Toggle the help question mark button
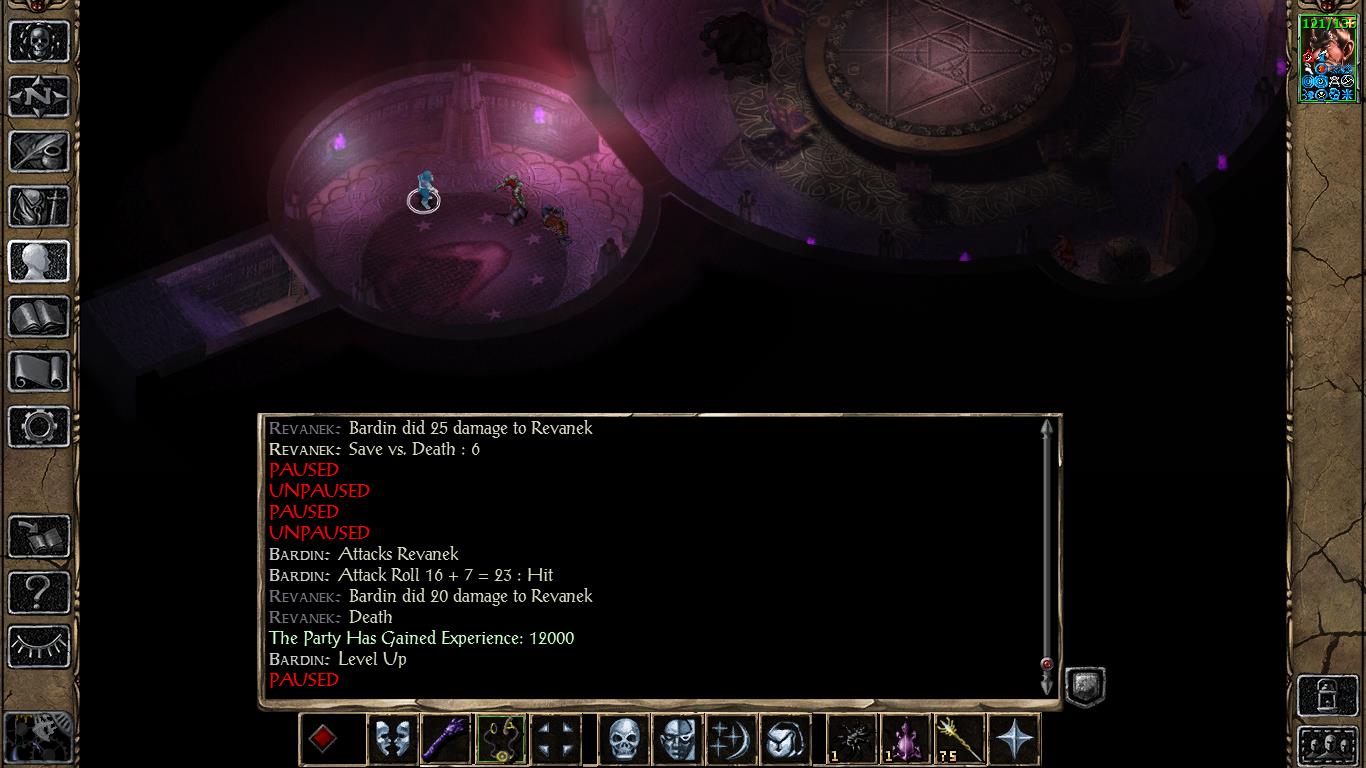The image size is (1366, 768). point(39,592)
